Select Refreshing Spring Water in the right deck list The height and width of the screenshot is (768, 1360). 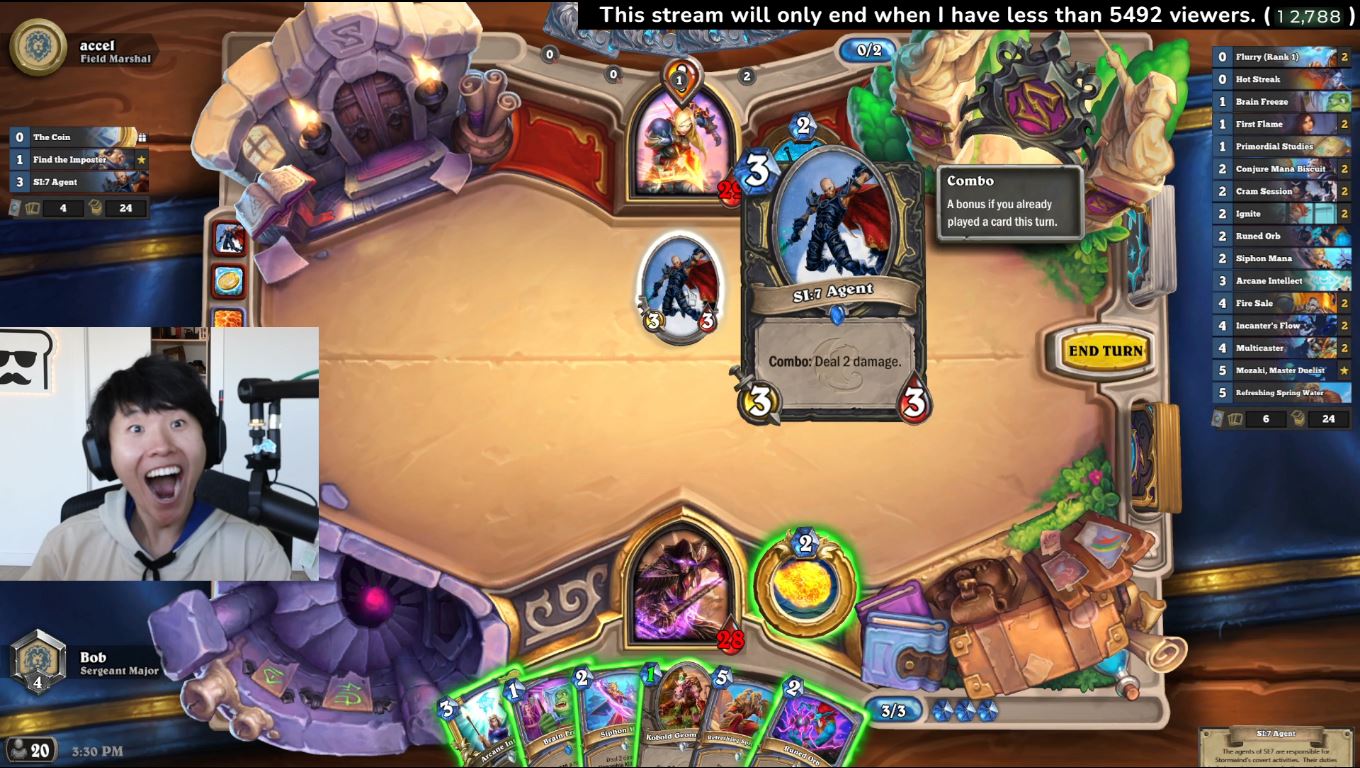[x=1280, y=393]
